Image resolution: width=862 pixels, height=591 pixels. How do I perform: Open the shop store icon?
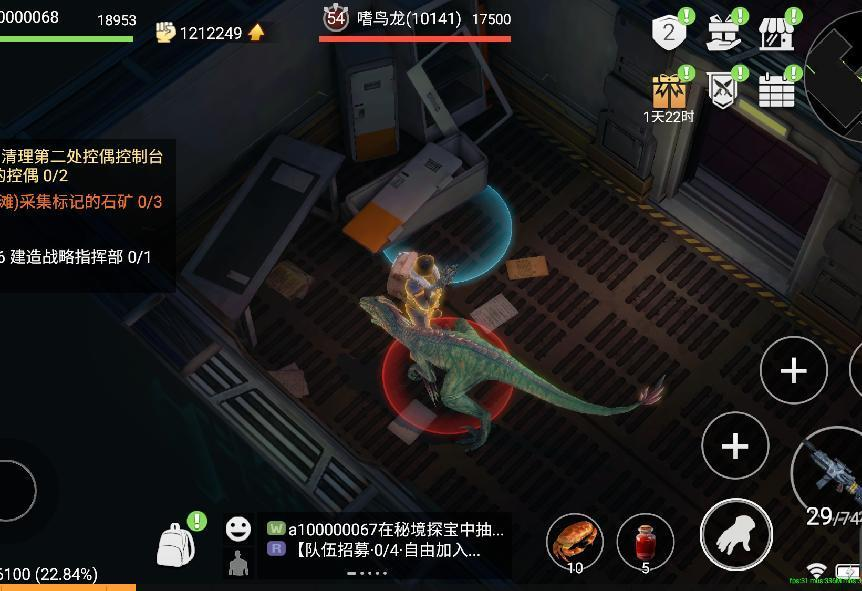pyautogui.click(x=777, y=33)
